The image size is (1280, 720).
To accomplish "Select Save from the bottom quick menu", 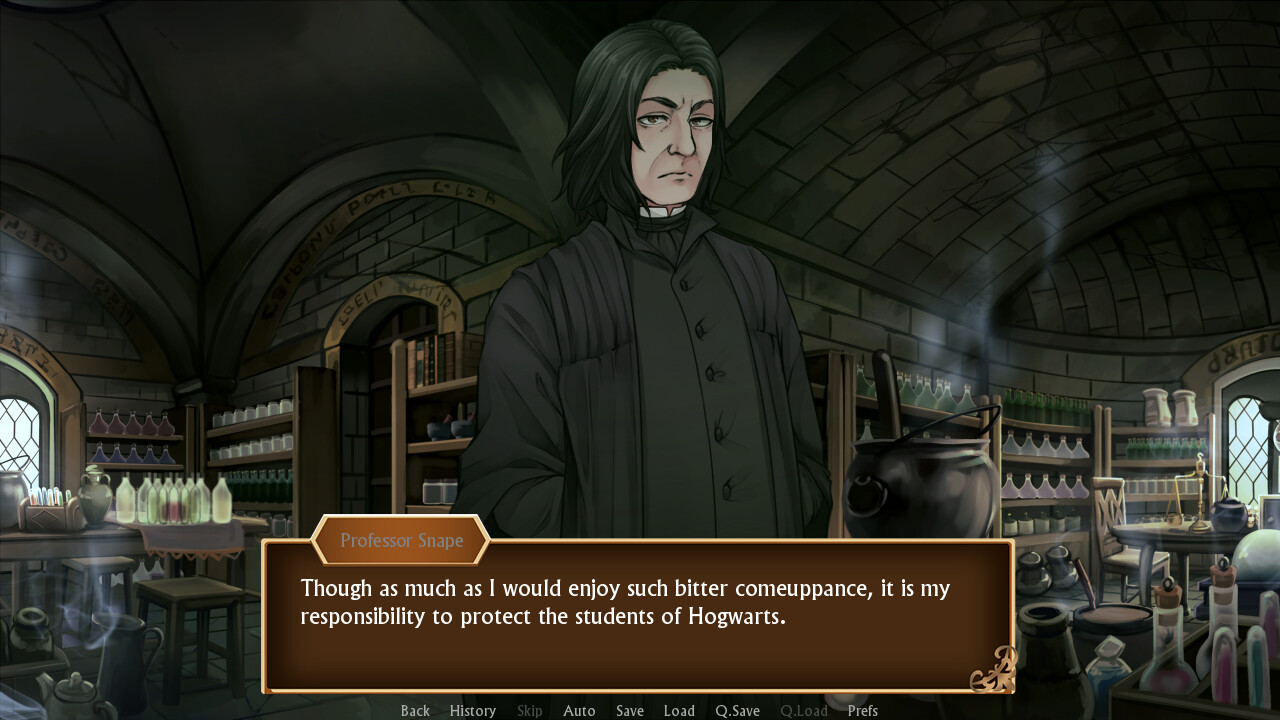I will click(629, 710).
